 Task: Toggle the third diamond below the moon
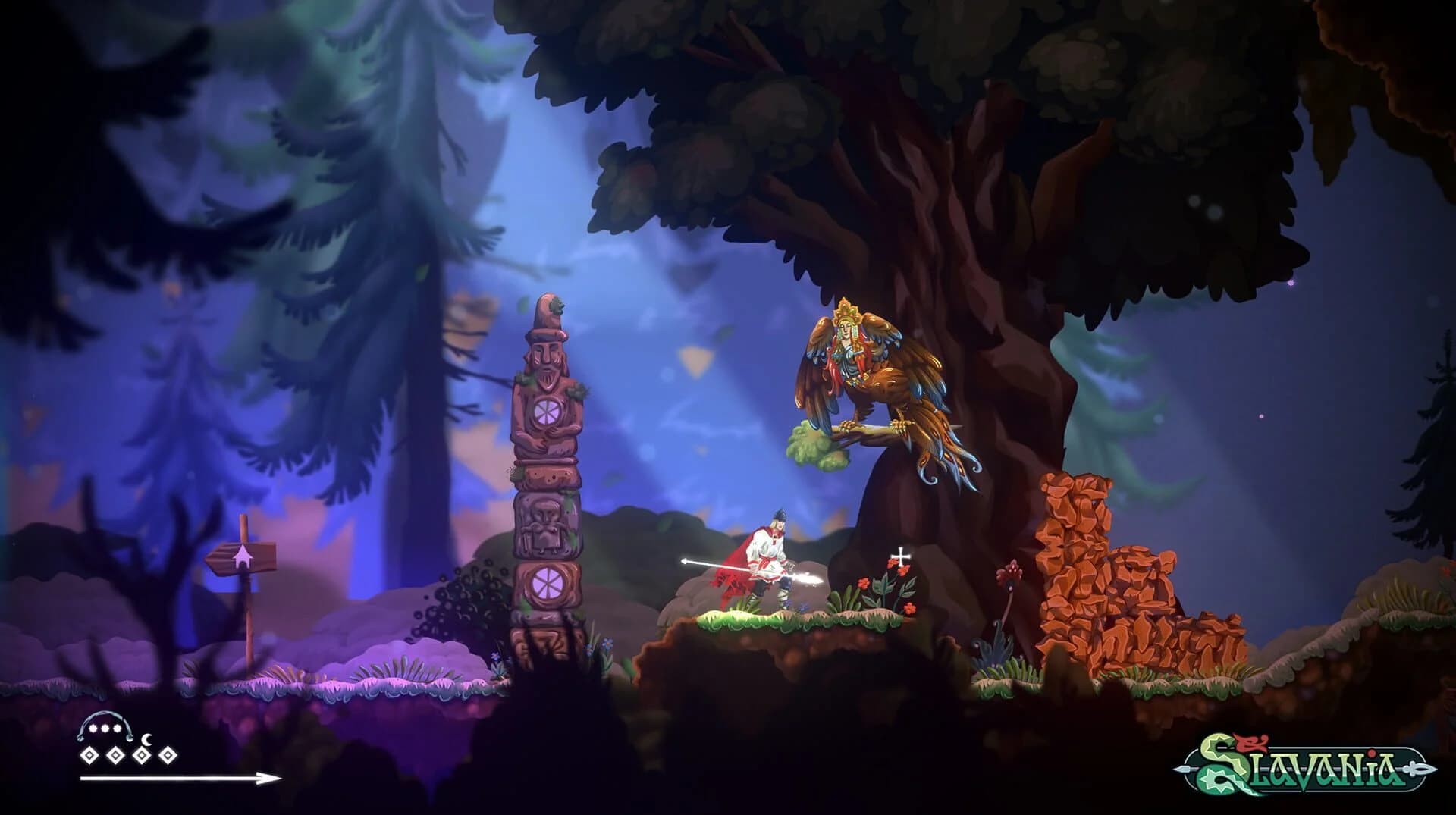pos(142,756)
